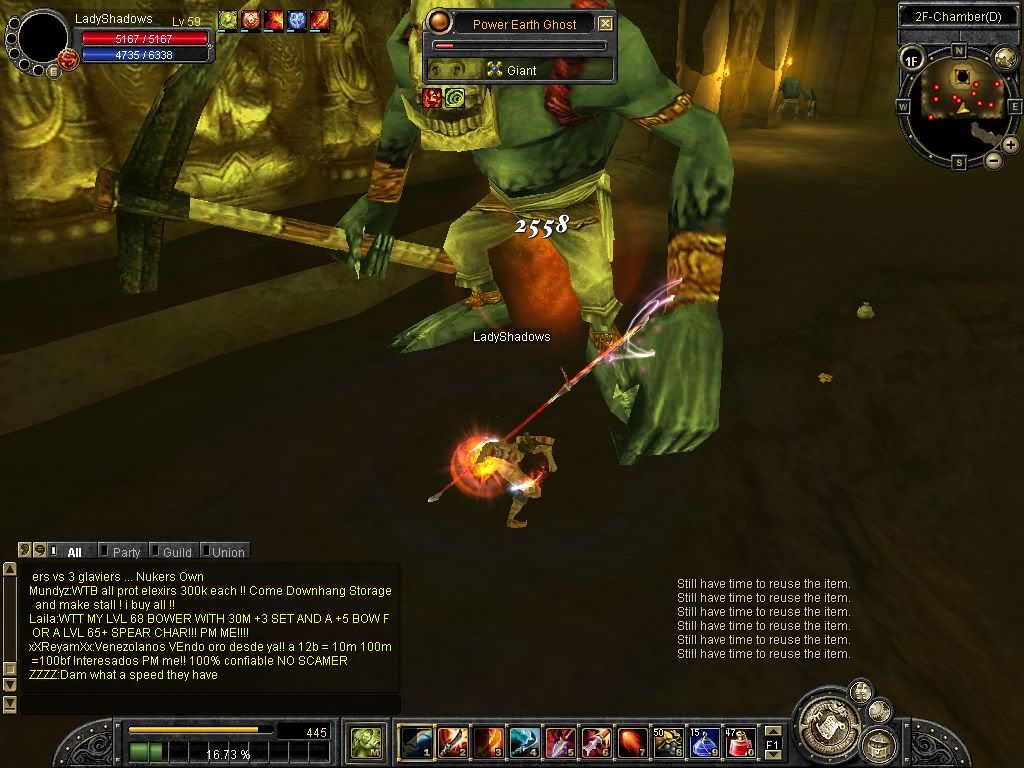Image resolution: width=1024 pixels, height=768 pixels.
Task: Cast the icy blue skill in slot 4
Action: coord(524,743)
